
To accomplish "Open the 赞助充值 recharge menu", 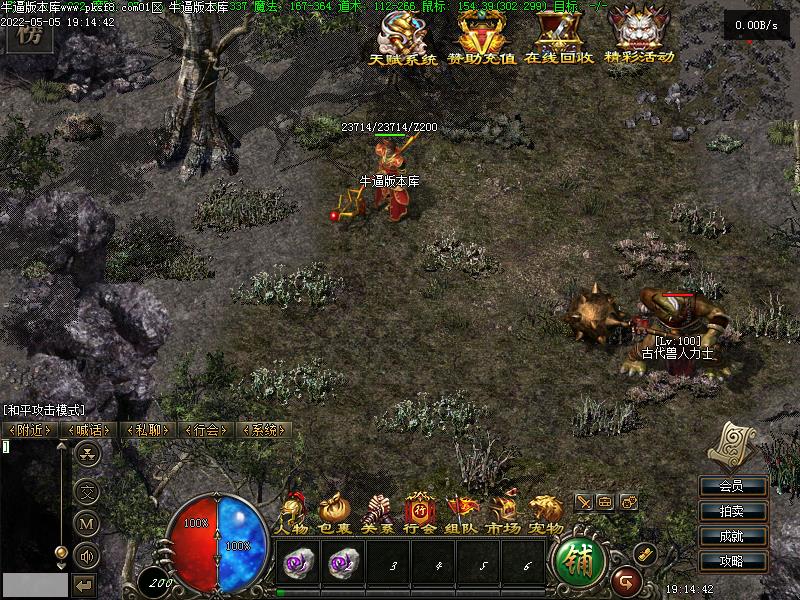I will pyautogui.click(x=481, y=37).
